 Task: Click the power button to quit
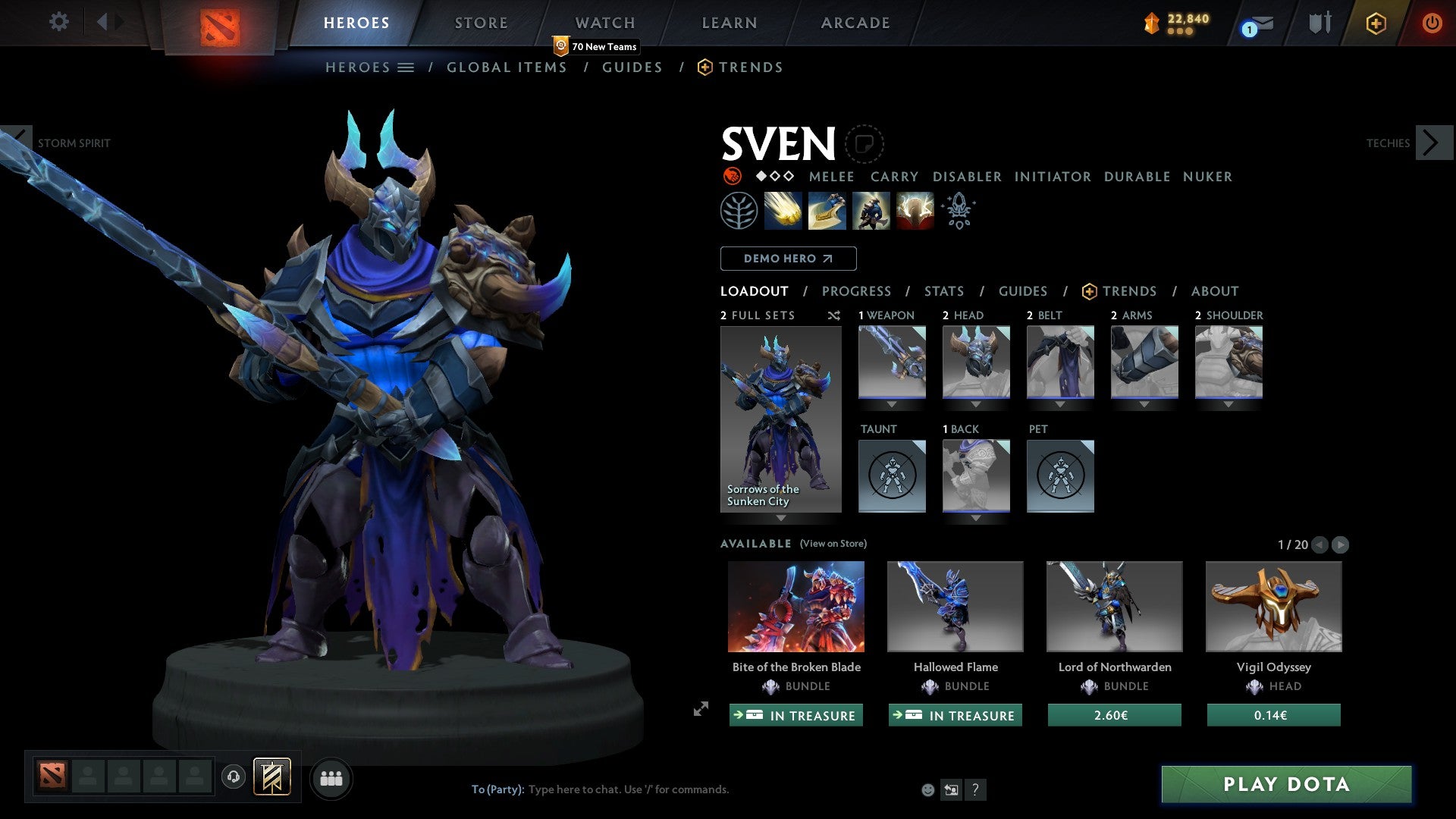tap(1432, 23)
